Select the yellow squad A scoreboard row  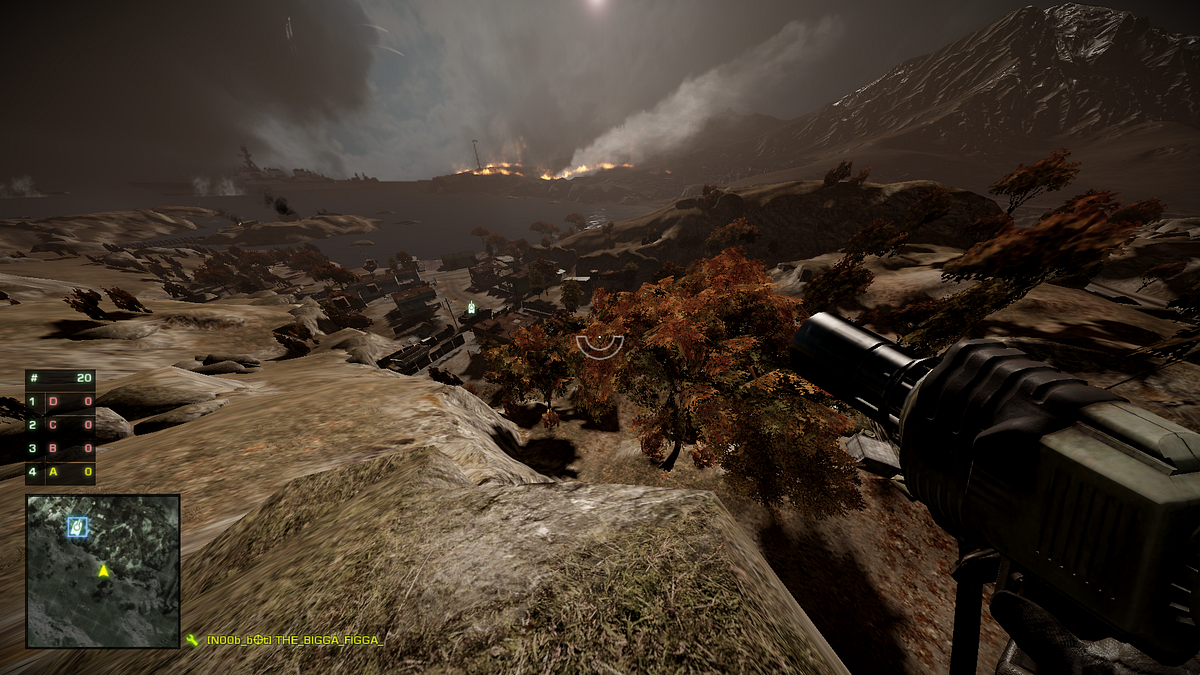[60, 472]
